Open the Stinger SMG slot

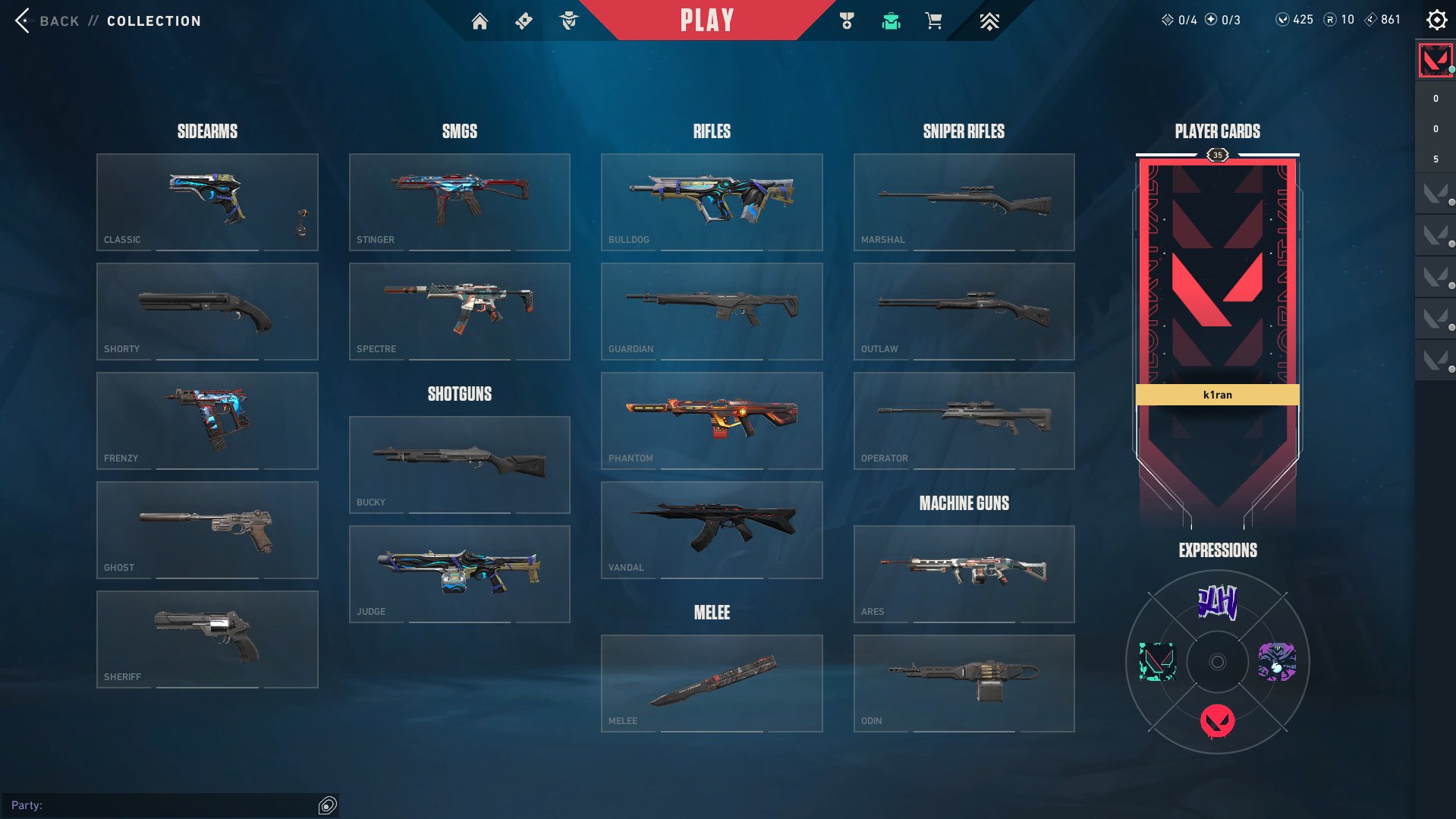459,202
